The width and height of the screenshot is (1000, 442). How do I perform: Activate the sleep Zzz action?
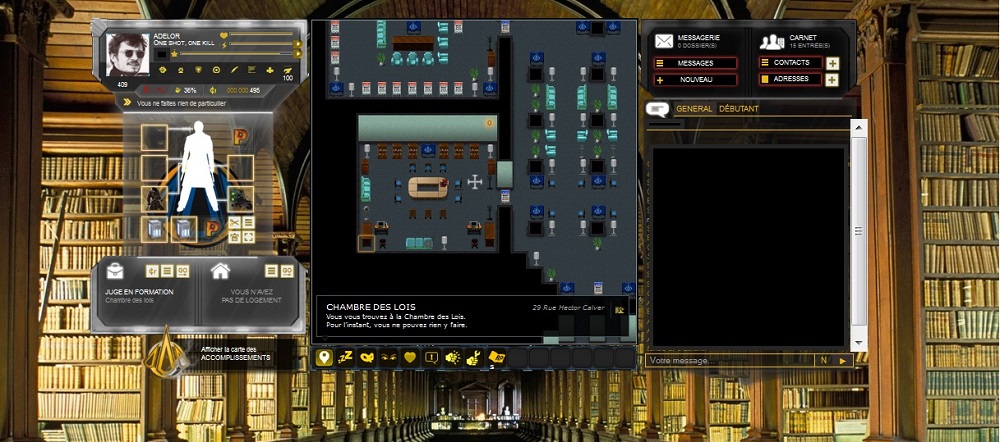click(x=346, y=357)
